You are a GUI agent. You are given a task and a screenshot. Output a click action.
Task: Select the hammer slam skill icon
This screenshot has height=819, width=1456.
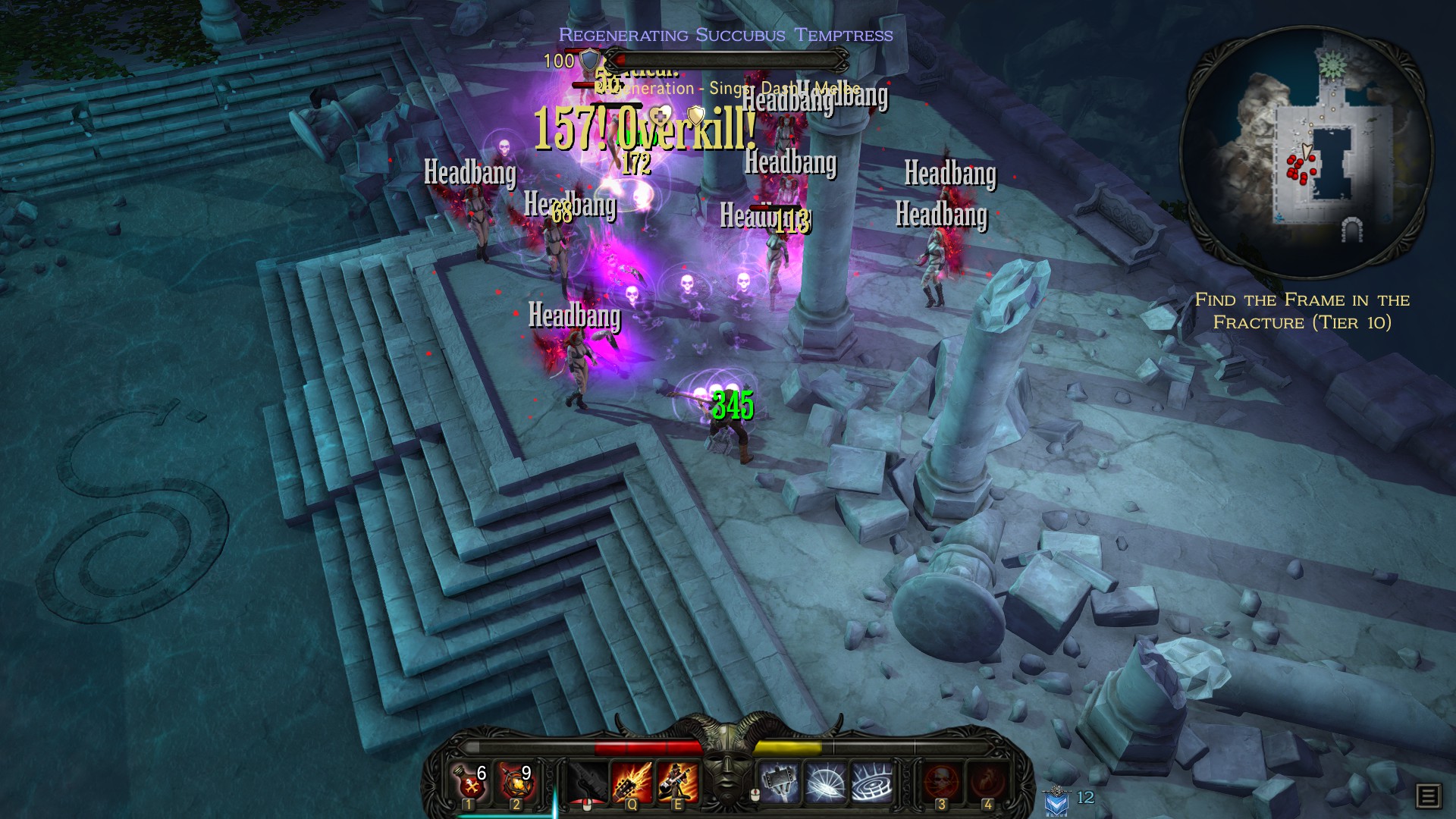point(780,783)
